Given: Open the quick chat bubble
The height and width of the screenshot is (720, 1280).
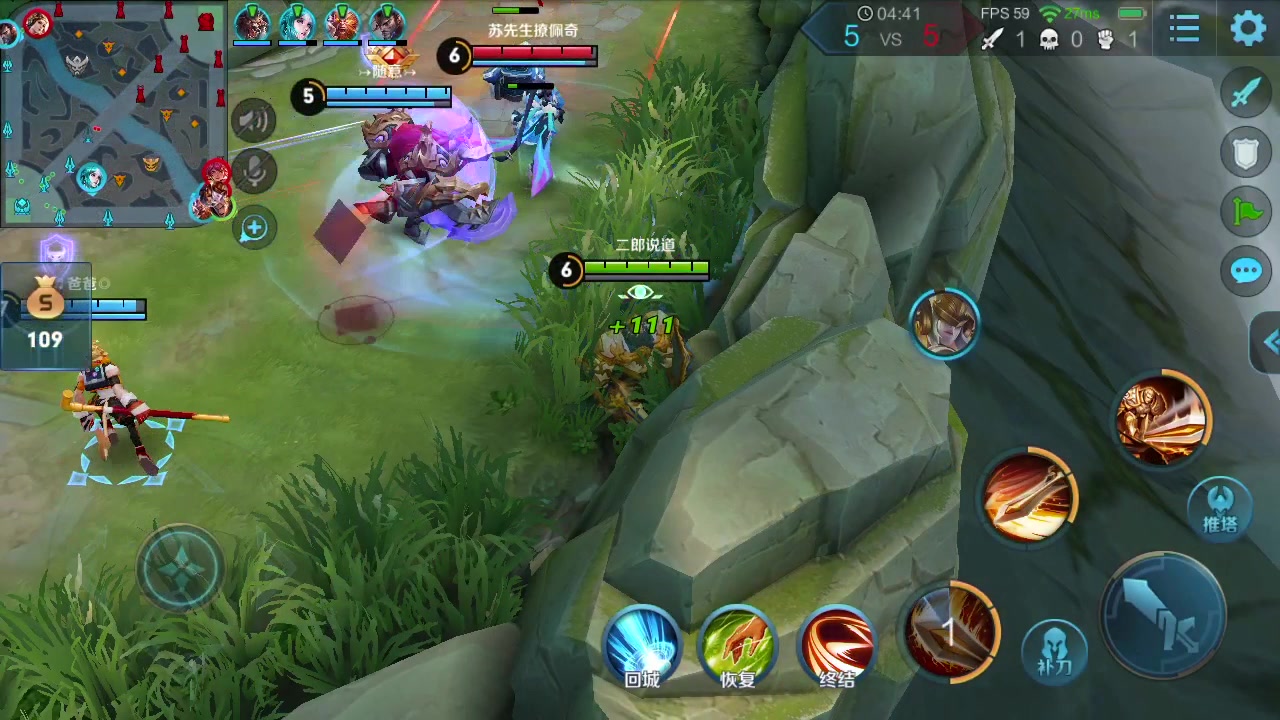Looking at the screenshot, I should point(1246,271).
